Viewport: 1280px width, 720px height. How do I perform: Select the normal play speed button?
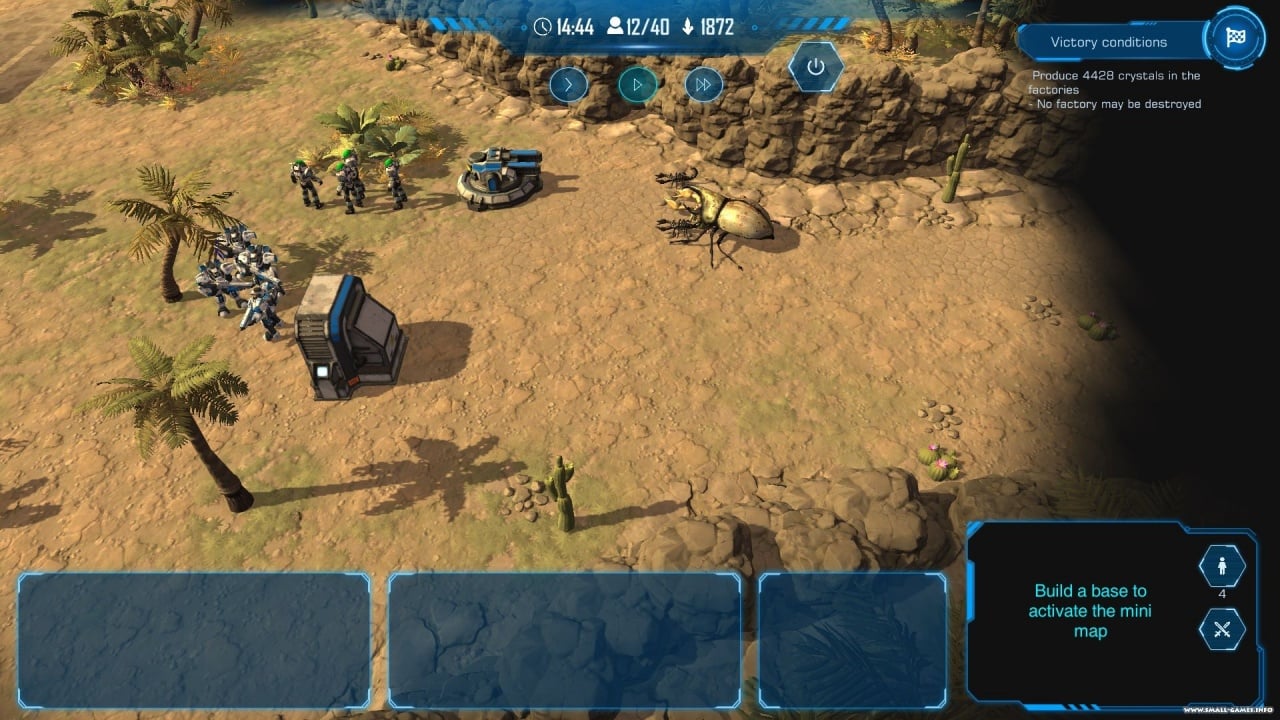point(637,85)
